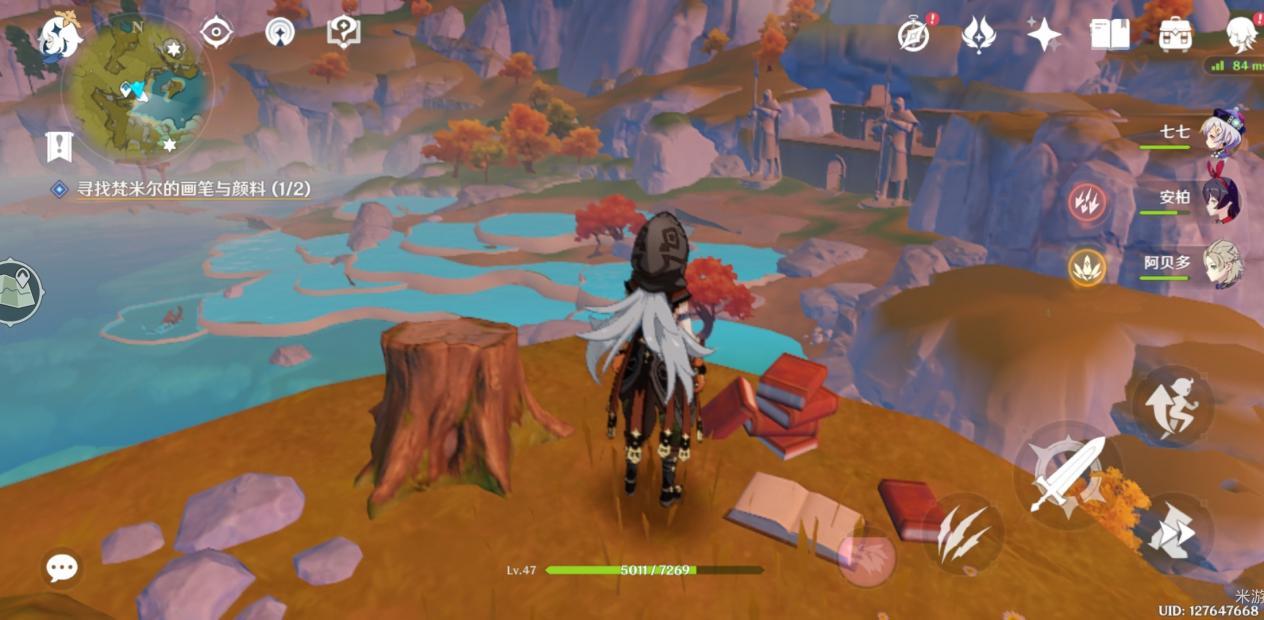Open the adventurer handbook book icon
1264x620 pixels.
coord(1109,35)
